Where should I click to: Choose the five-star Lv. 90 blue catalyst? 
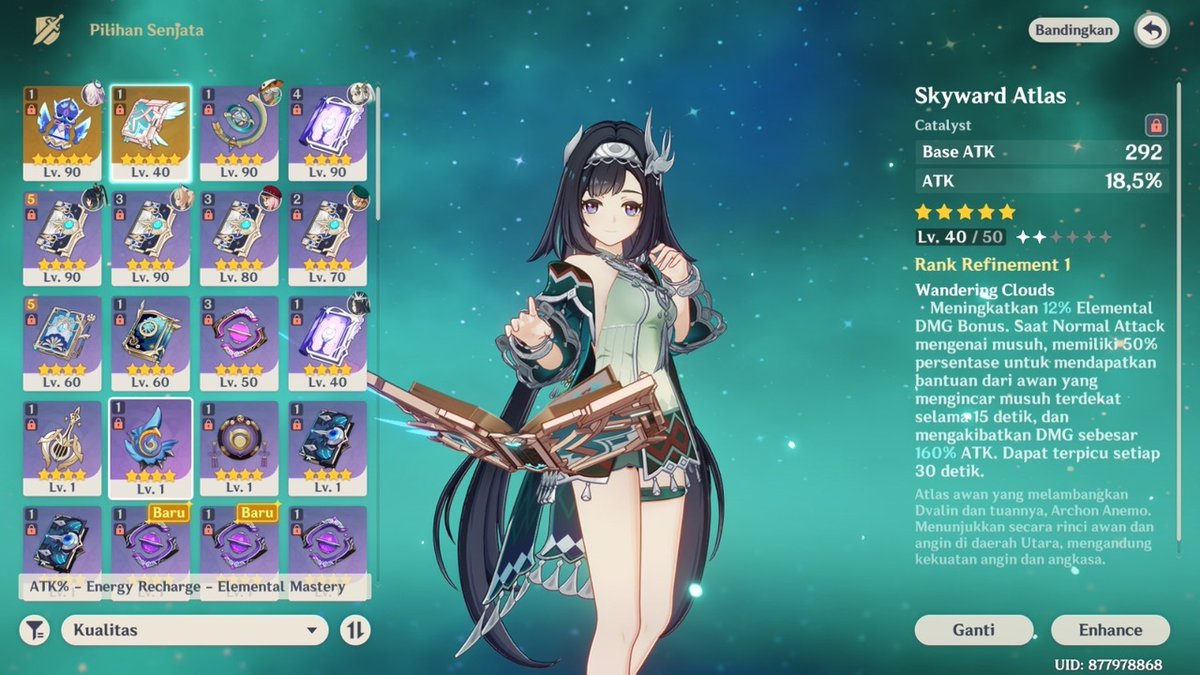point(62,131)
